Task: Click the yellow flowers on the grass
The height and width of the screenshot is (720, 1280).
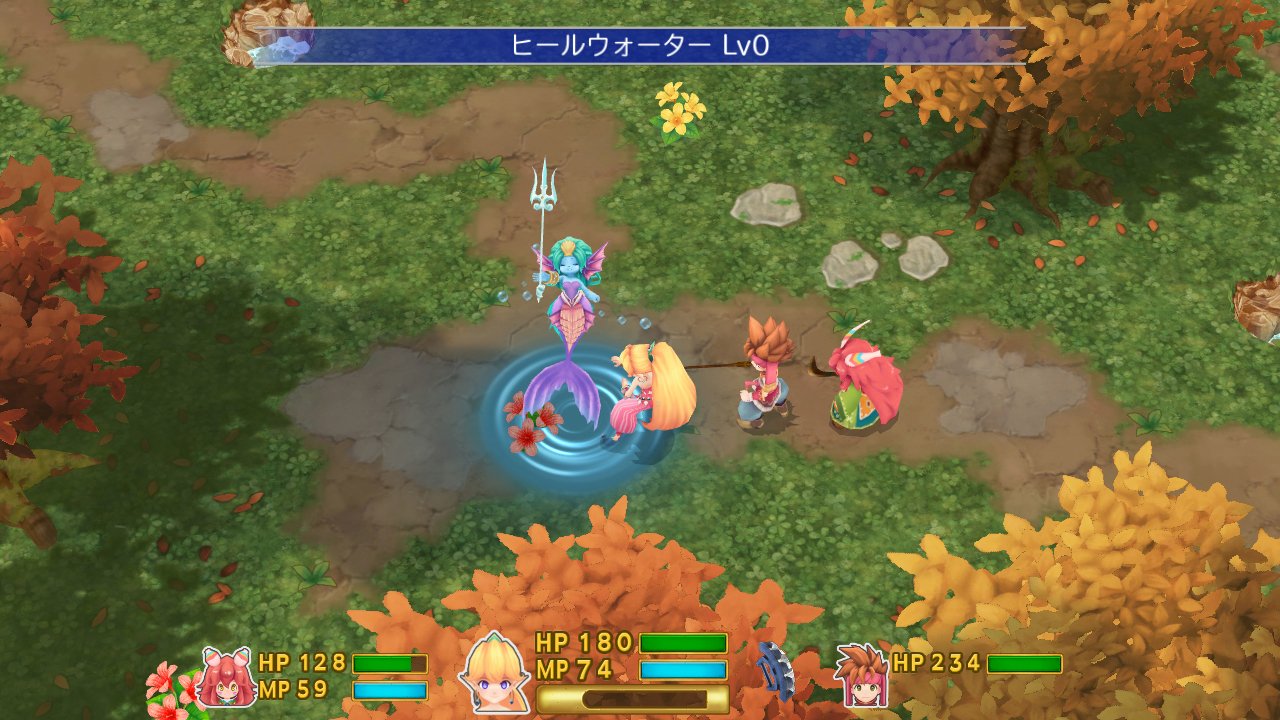Action: [676, 112]
